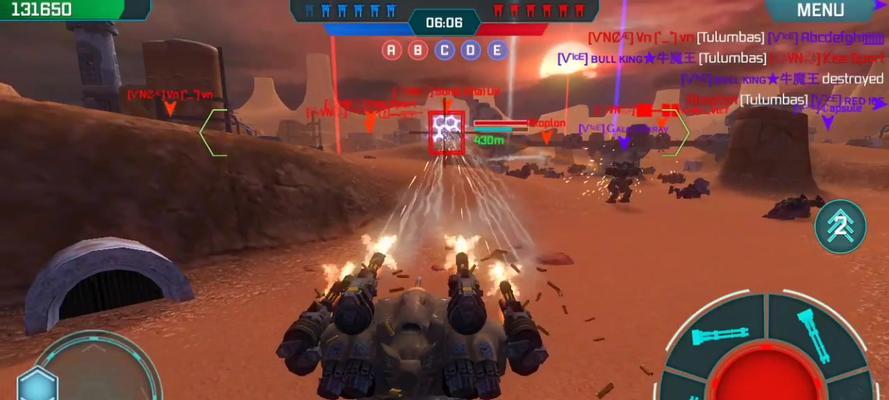
Task: Open the MENU button
Action: coord(820,11)
